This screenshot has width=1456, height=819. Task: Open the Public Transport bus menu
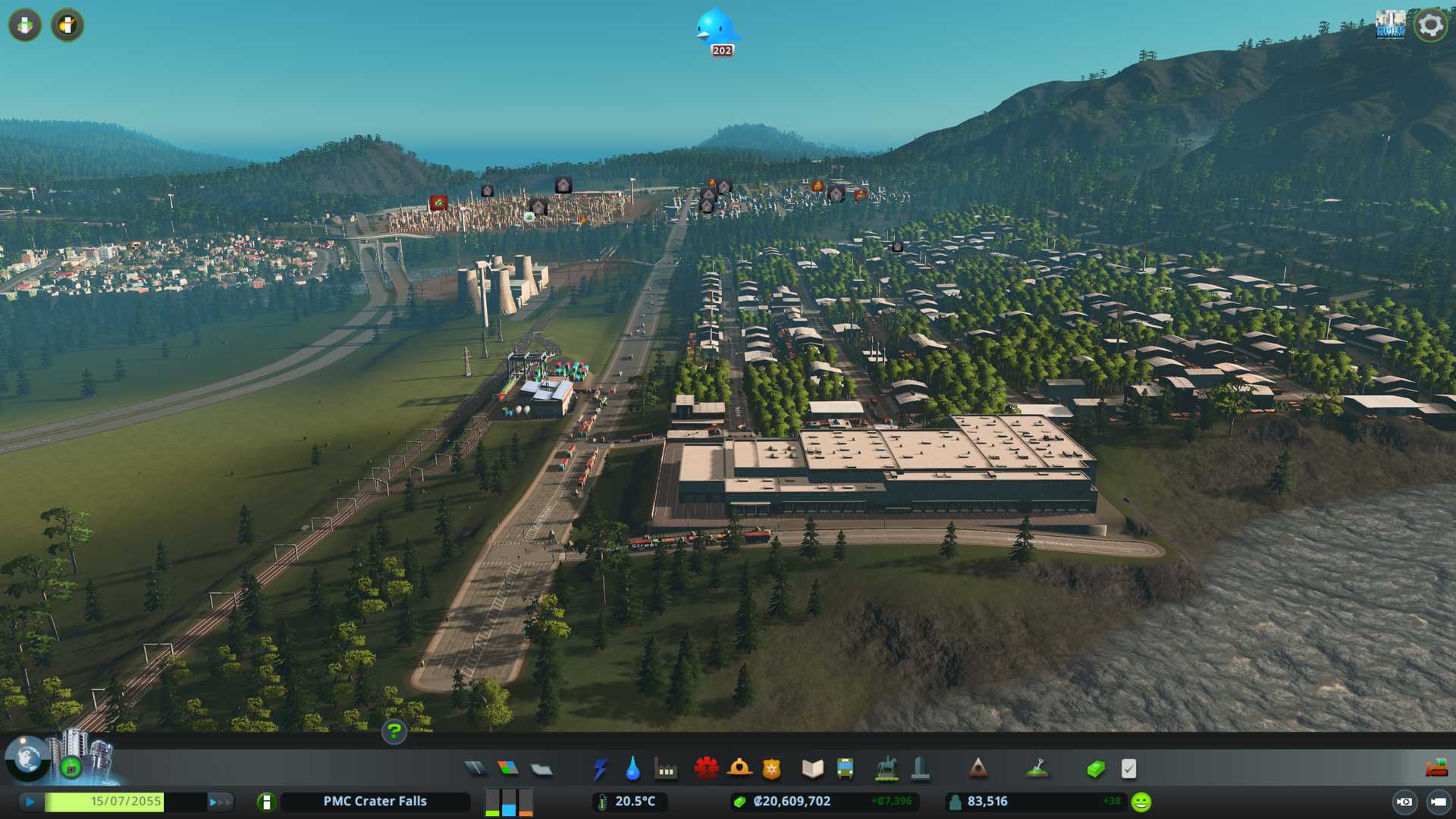click(x=845, y=769)
